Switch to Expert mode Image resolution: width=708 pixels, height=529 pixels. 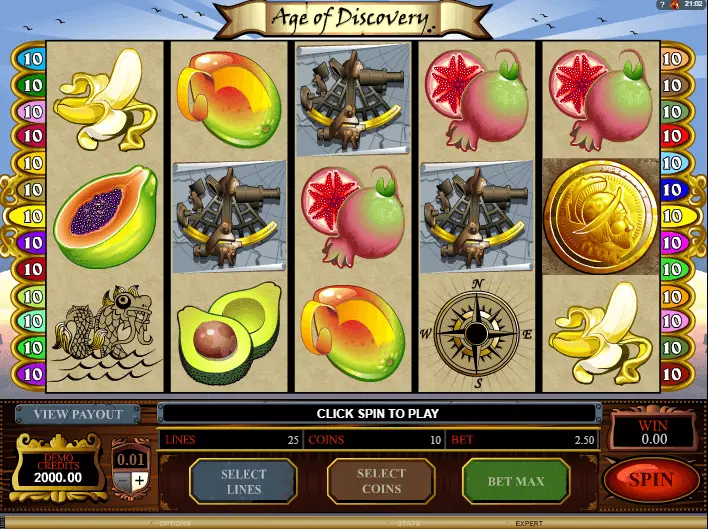pyautogui.click(x=529, y=523)
